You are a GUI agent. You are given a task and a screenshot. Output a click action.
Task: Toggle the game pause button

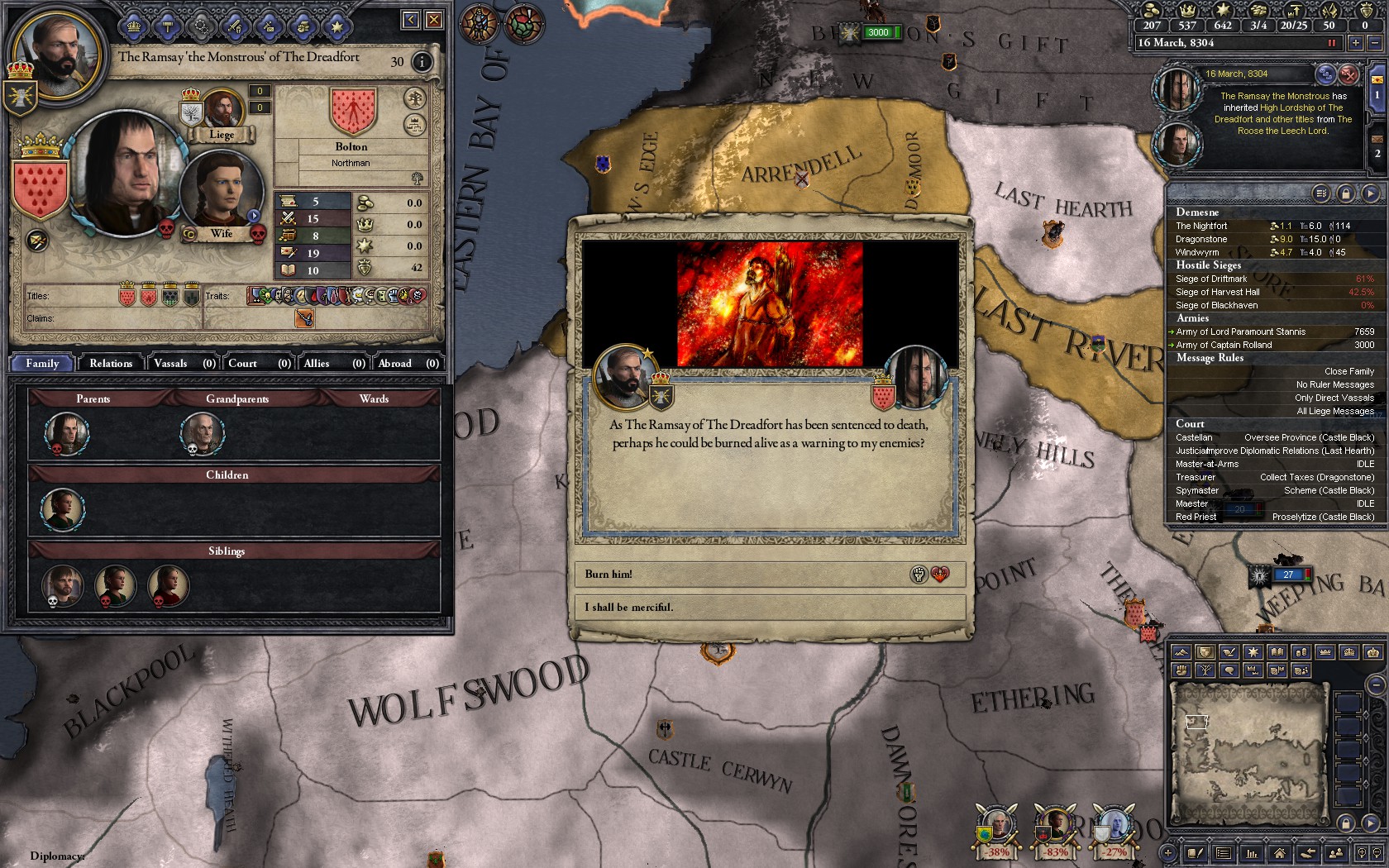pos(1332,43)
